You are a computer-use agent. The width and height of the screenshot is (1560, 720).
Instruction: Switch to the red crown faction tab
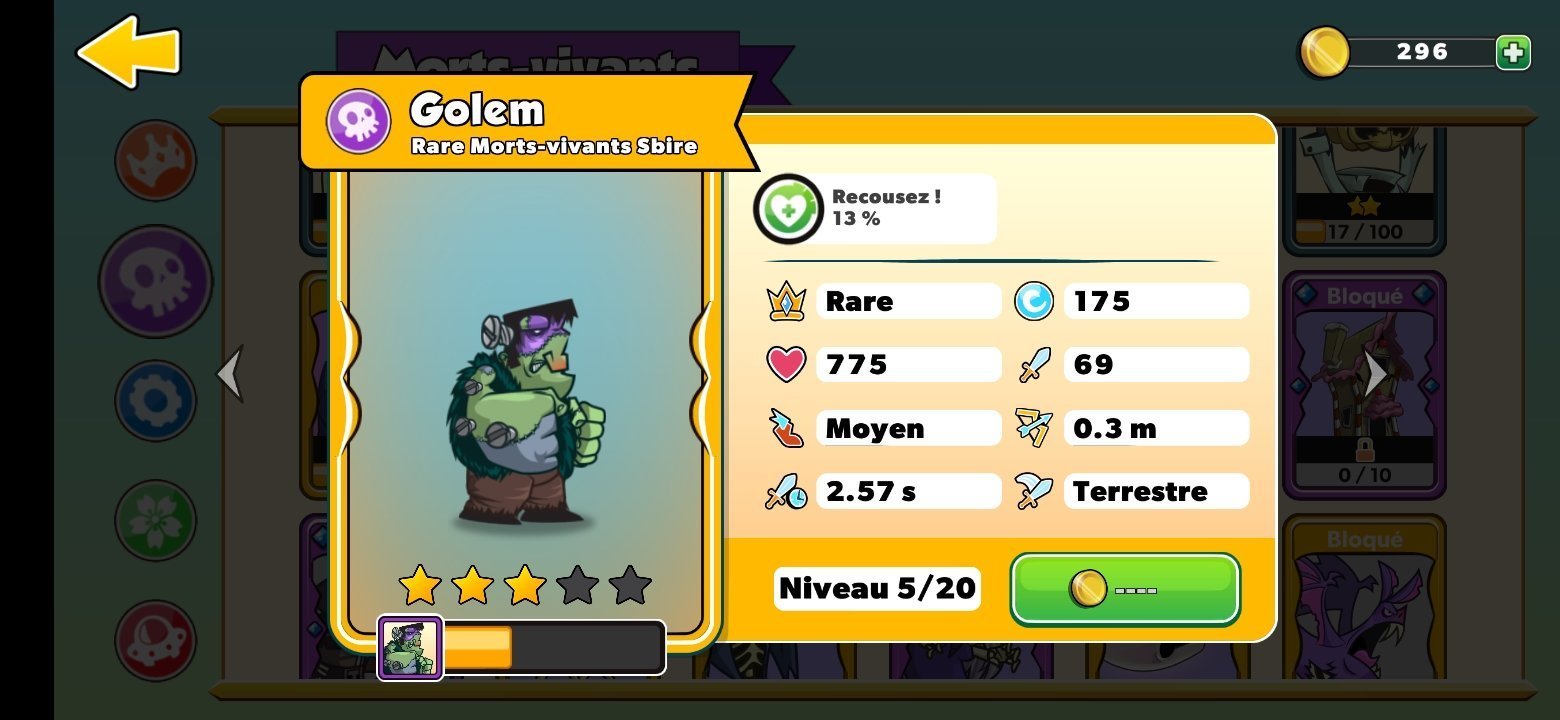point(155,160)
